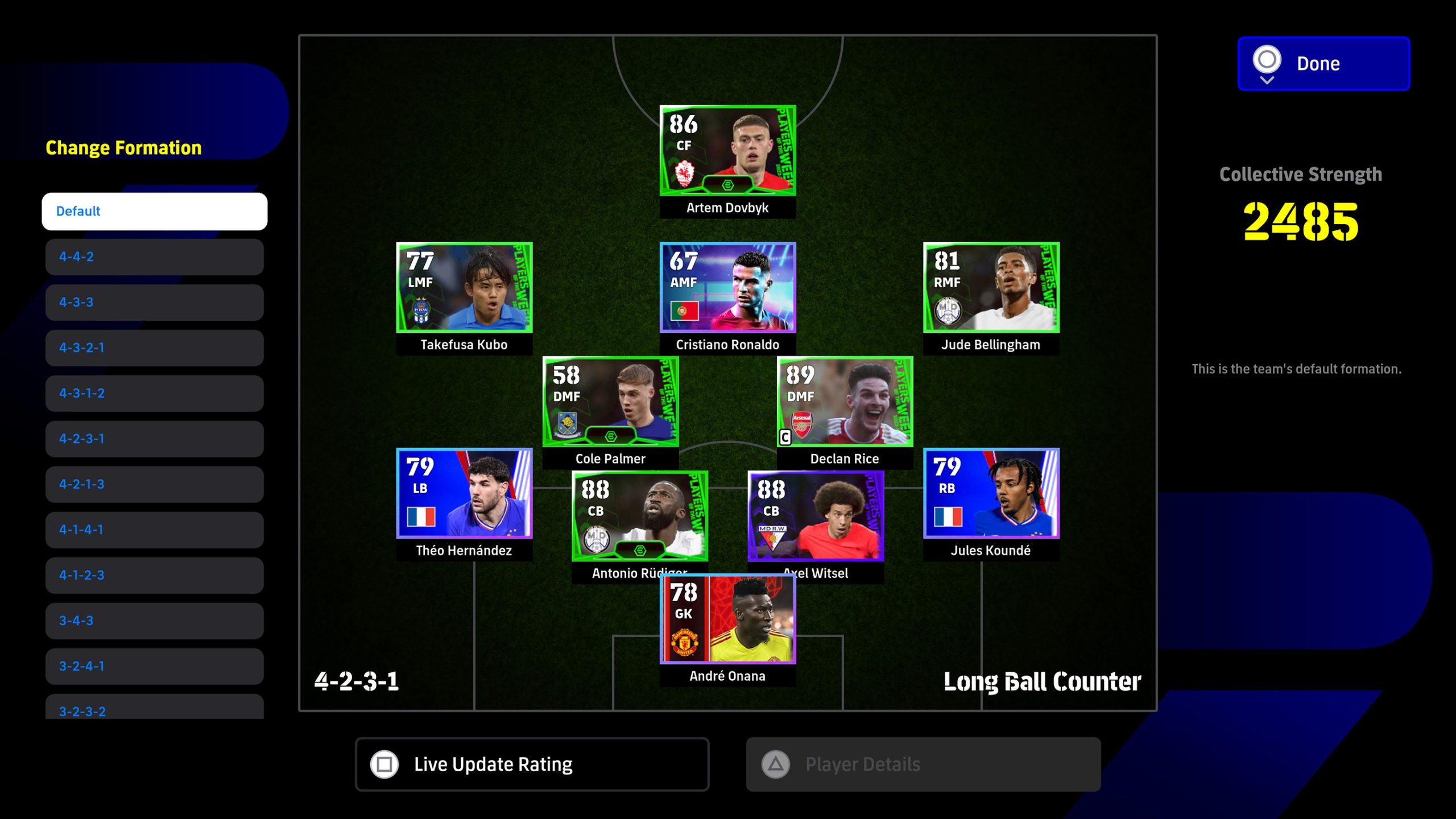Screen dimensions: 1456x819
Task: Select the 4-2-3-1 formation label on the pitch
Action: pos(358,680)
